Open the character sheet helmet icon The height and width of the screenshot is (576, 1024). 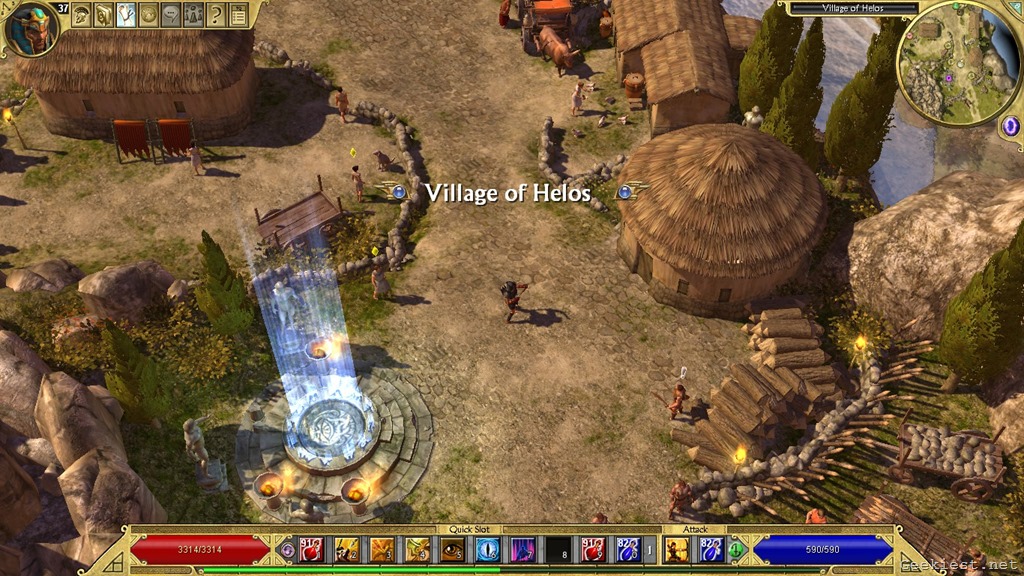pos(82,14)
